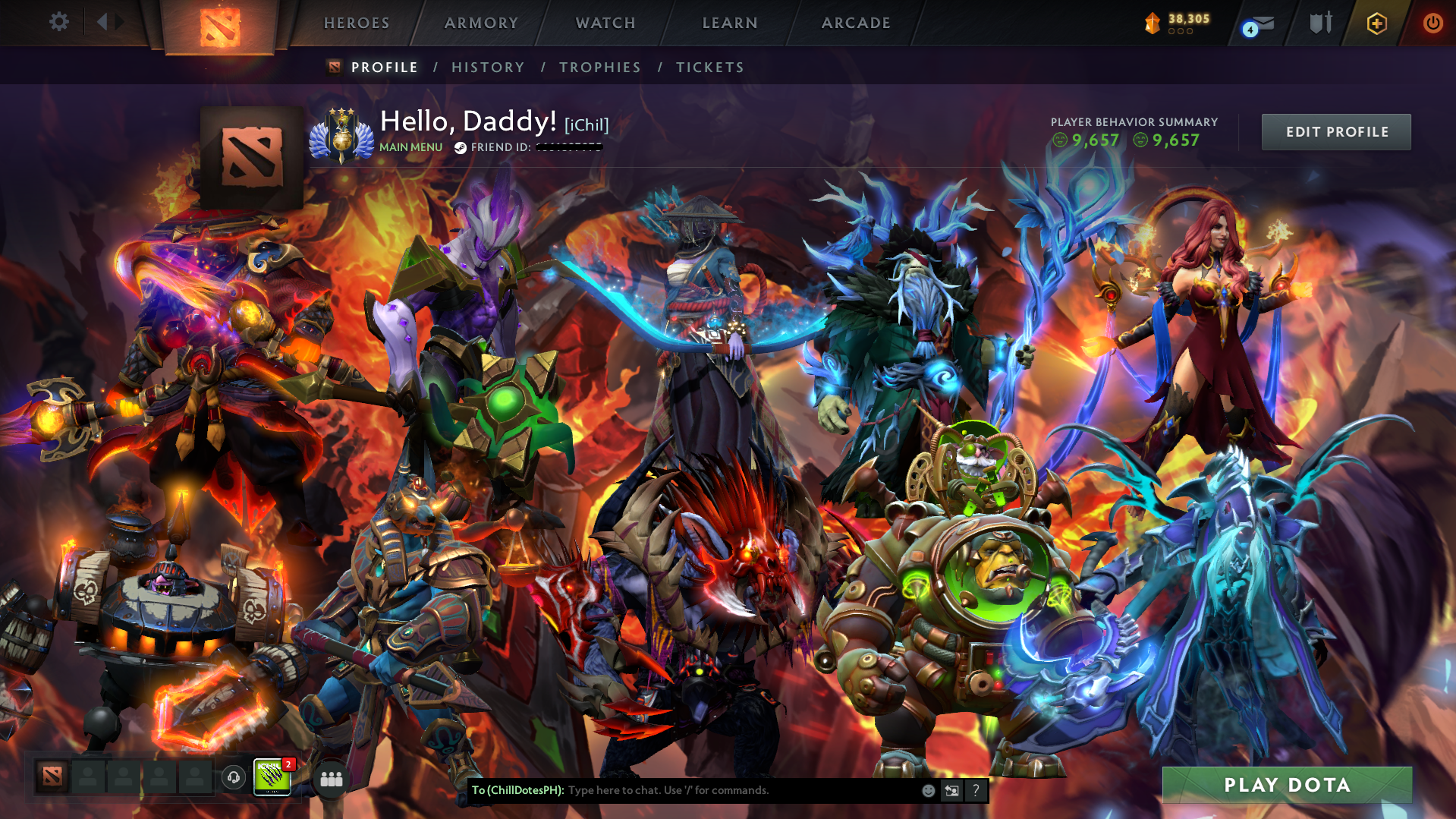Screen dimensions: 1456x819
Task: Open the emoticon picker in chat bar
Action: (928, 790)
